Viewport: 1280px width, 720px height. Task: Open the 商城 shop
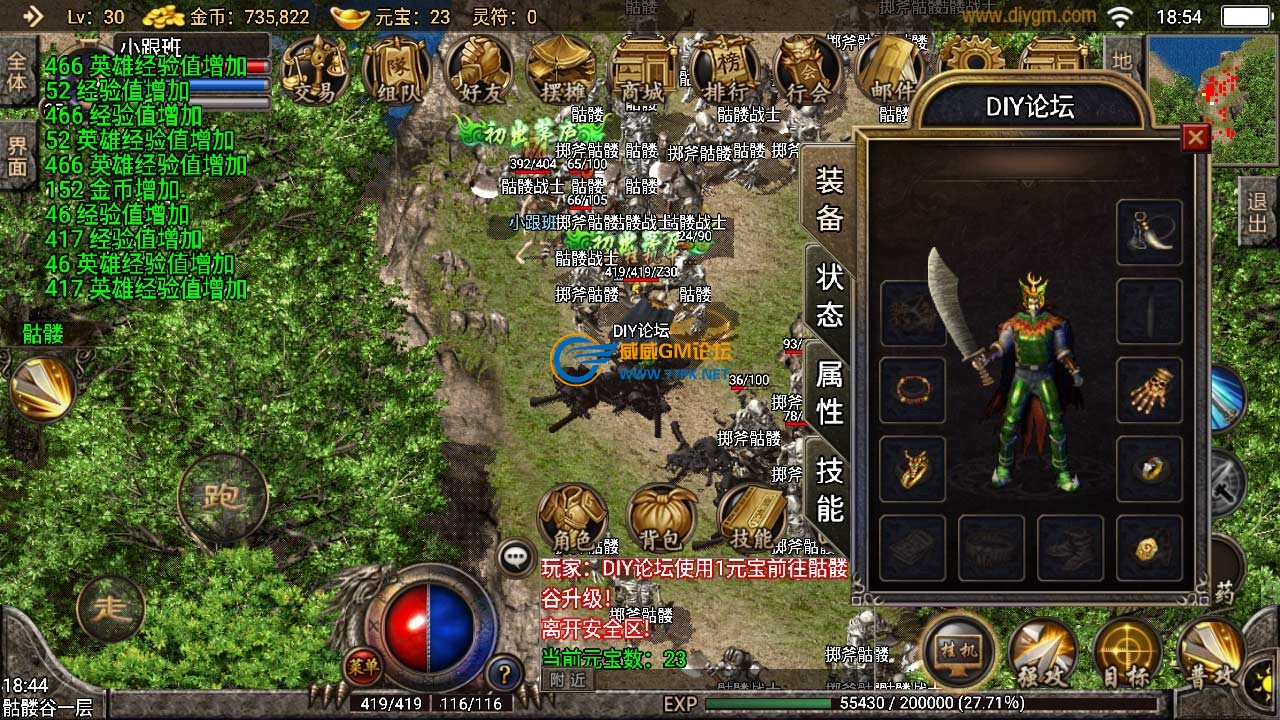pos(643,70)
